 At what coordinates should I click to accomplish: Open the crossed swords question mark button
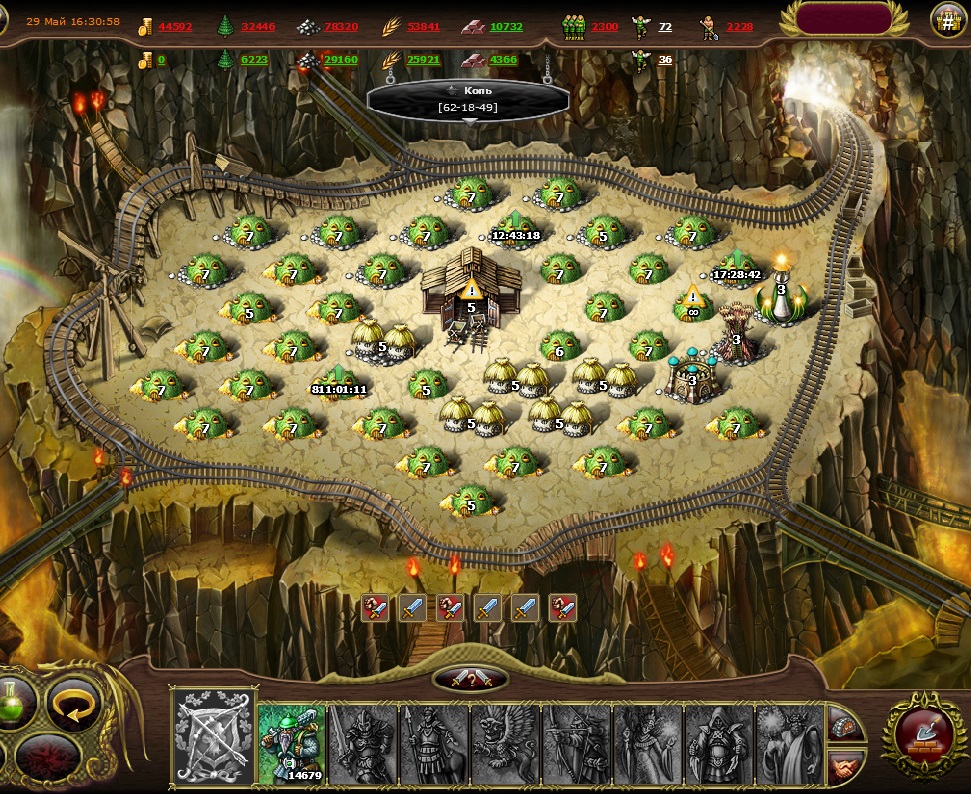click(x=469, y=678)
